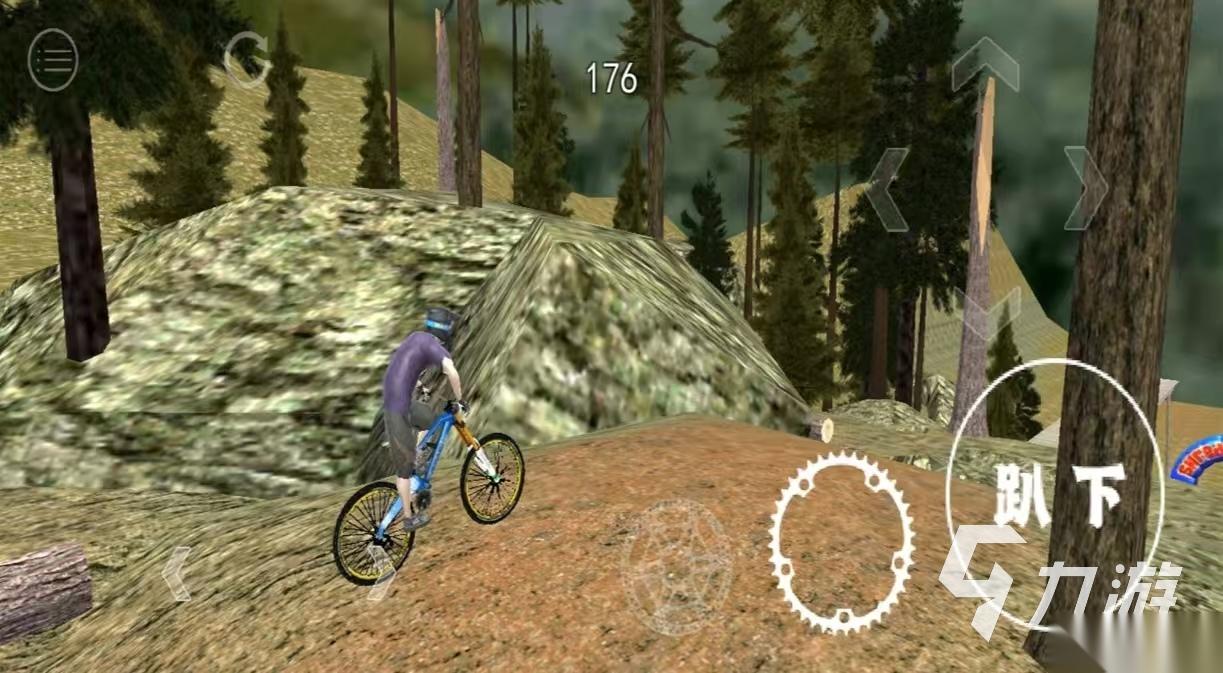
Task: Tap the colorful arc badge at right edge
Action: pos(1200,459)
